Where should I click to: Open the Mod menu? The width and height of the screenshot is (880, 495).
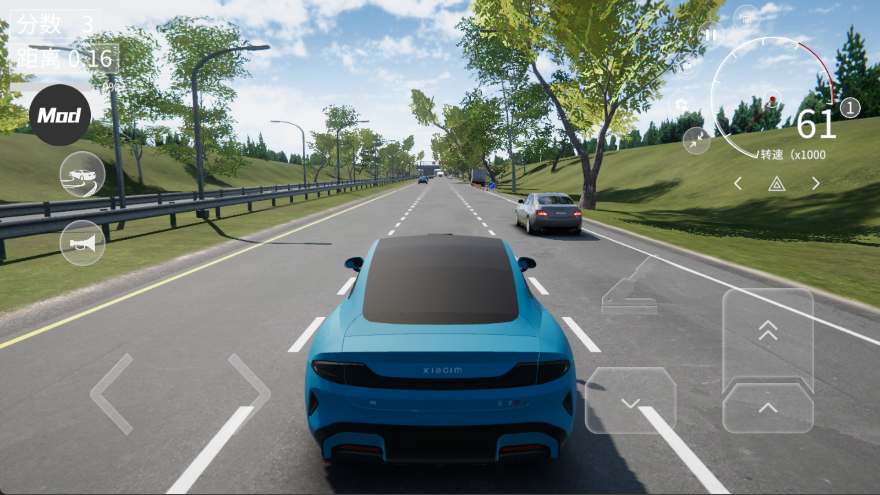point(59,115)
